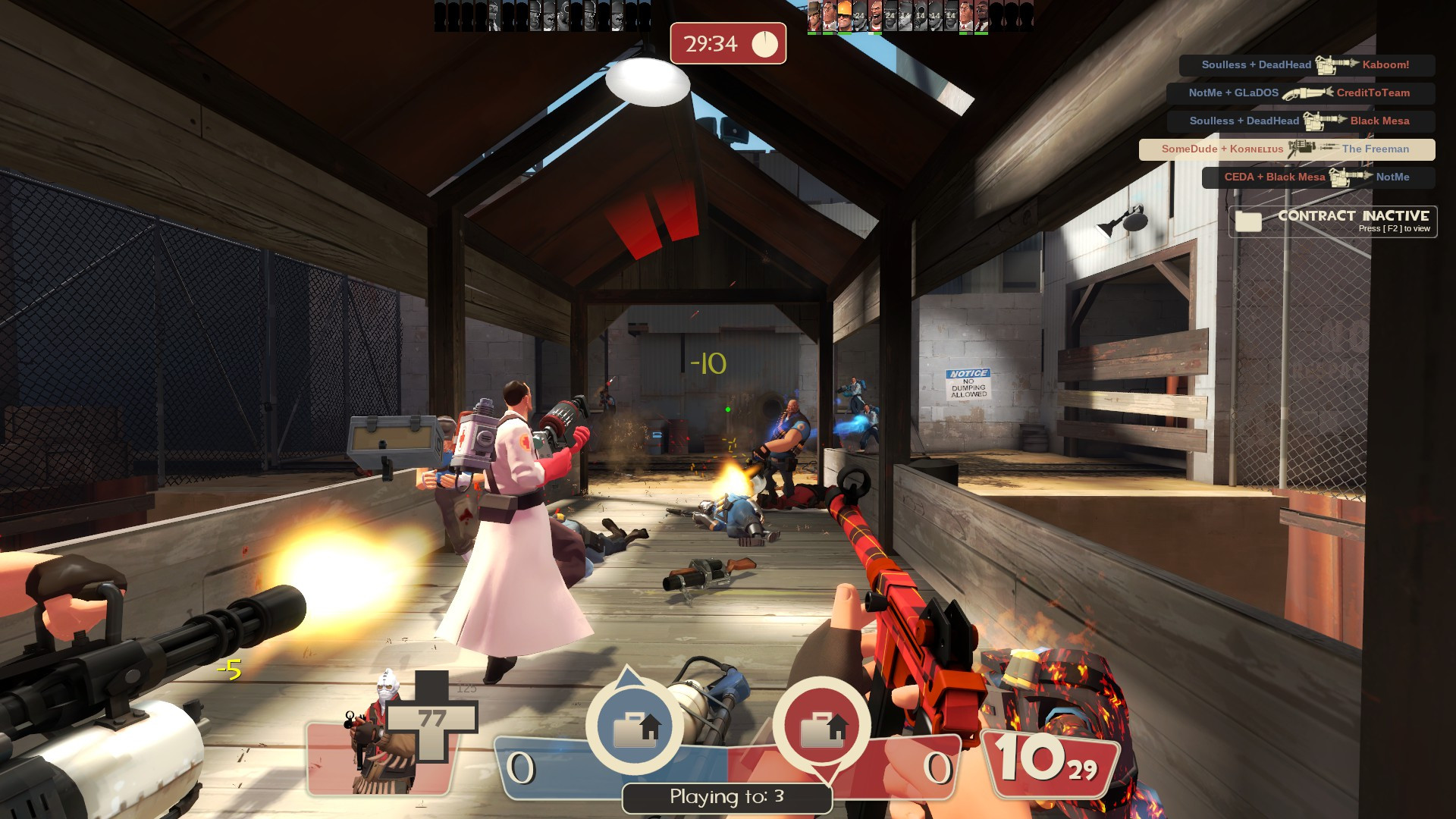The width and height of the screenshot is (1456, 819).
Task: Click the teammate avatar showing 24 health
Action: 859,17
